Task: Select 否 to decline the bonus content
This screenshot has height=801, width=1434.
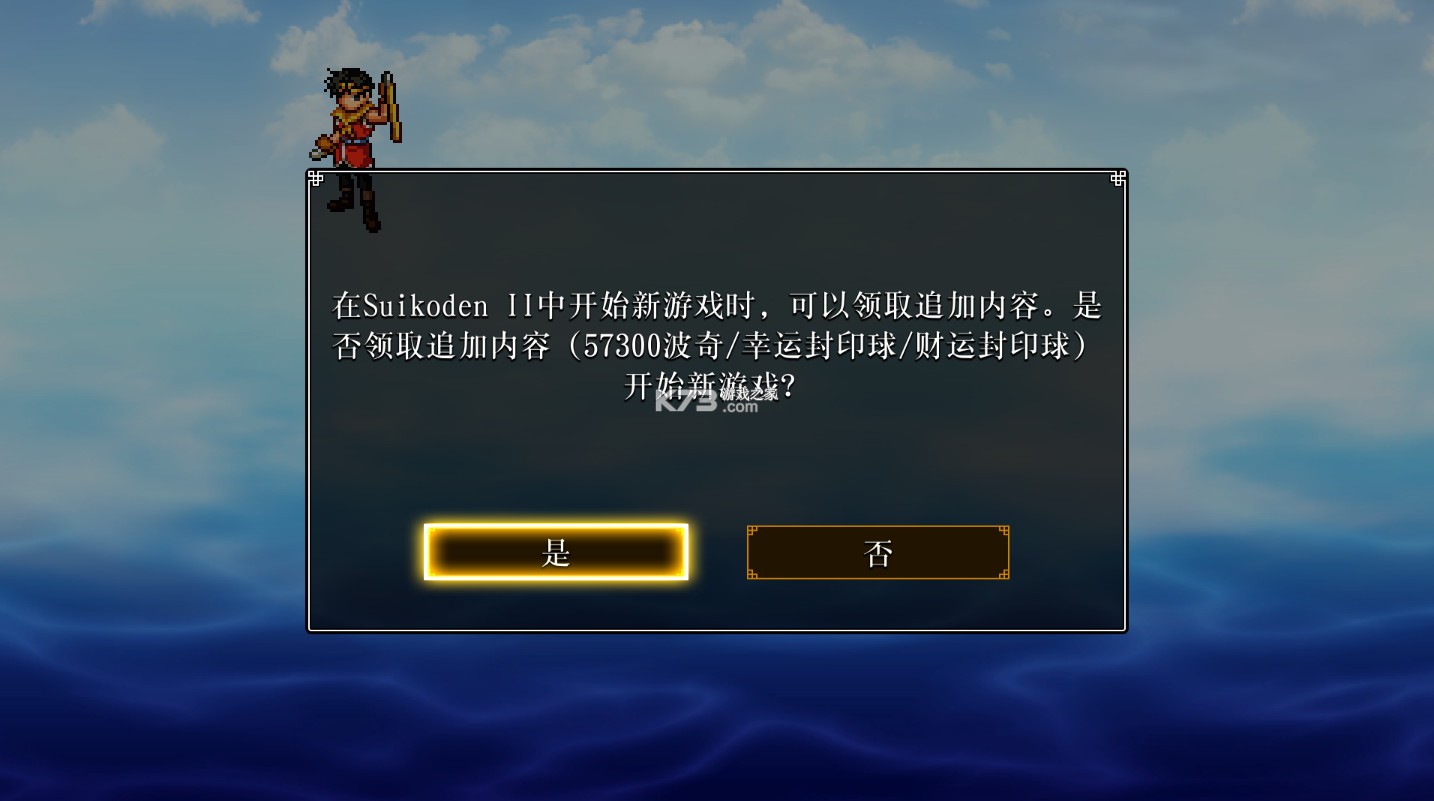Action: (876, 551)
